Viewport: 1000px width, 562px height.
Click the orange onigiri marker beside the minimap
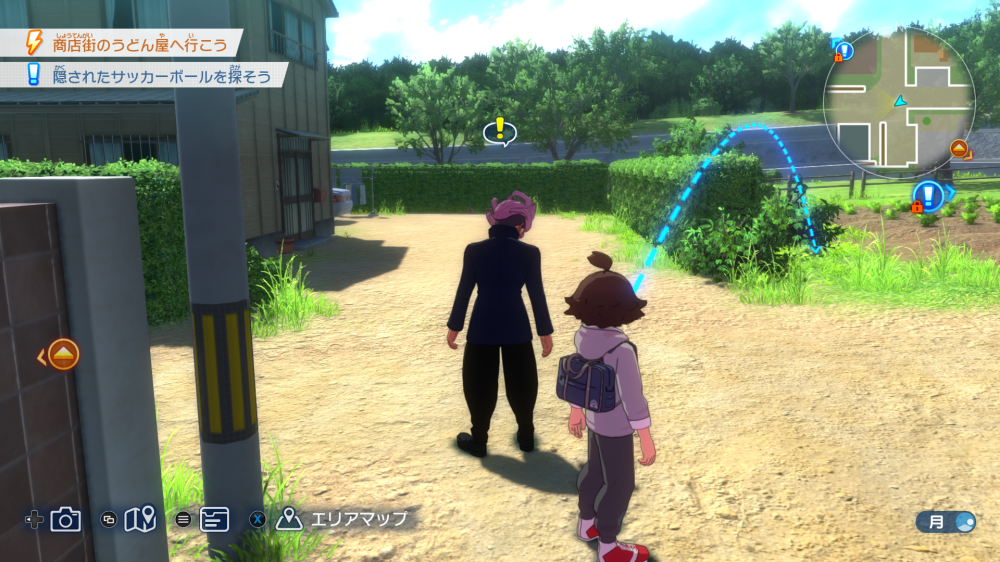958,149
